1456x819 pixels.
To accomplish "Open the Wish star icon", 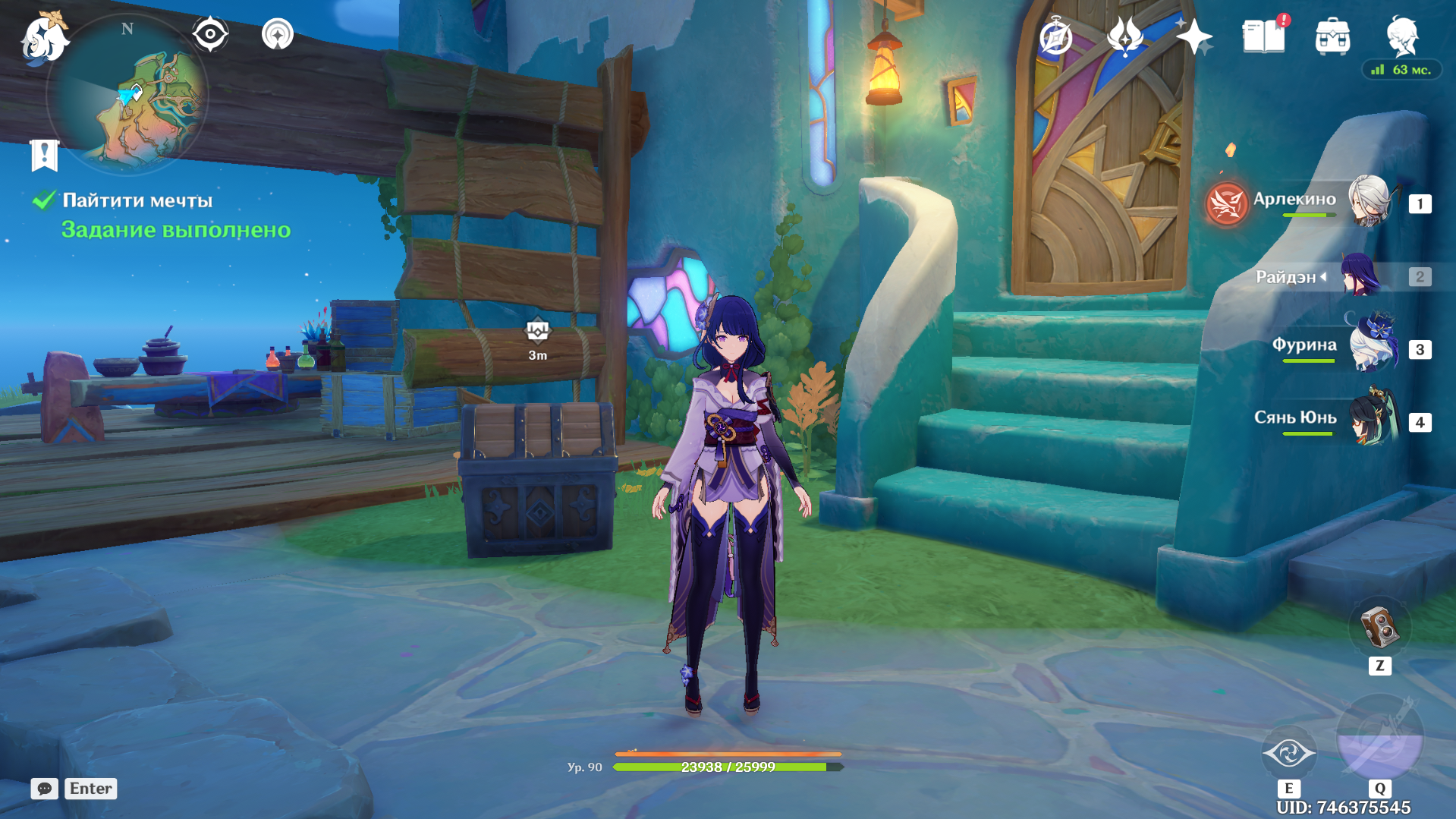I will click(x=1193, y=36).
